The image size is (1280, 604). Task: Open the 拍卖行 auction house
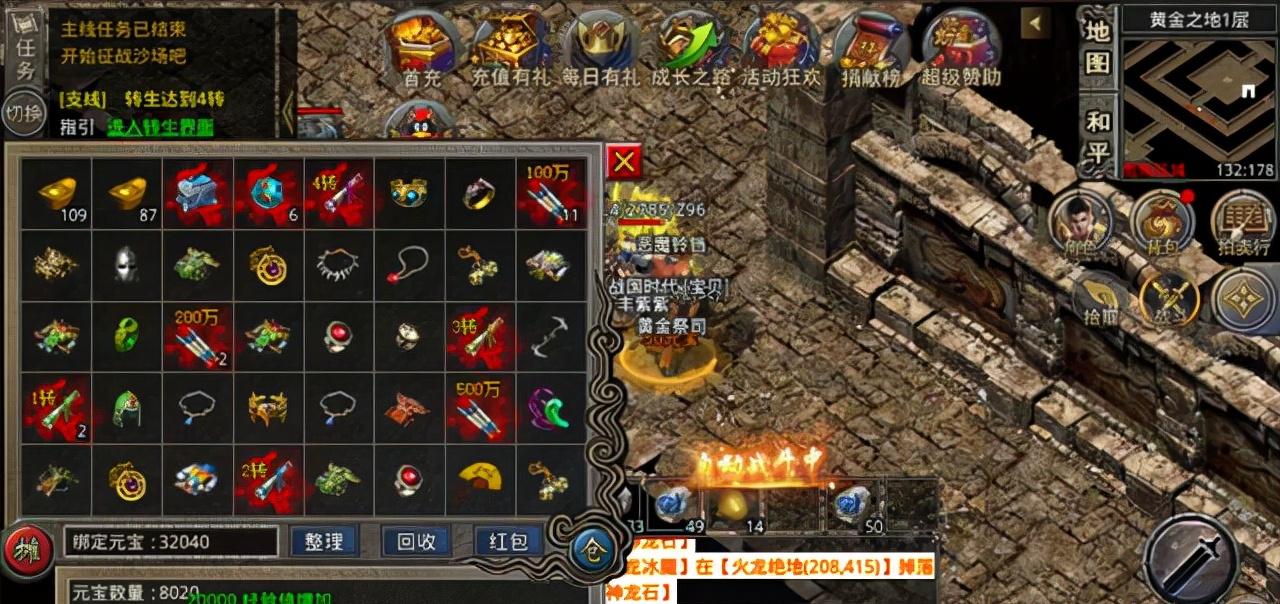(1242, 220)
